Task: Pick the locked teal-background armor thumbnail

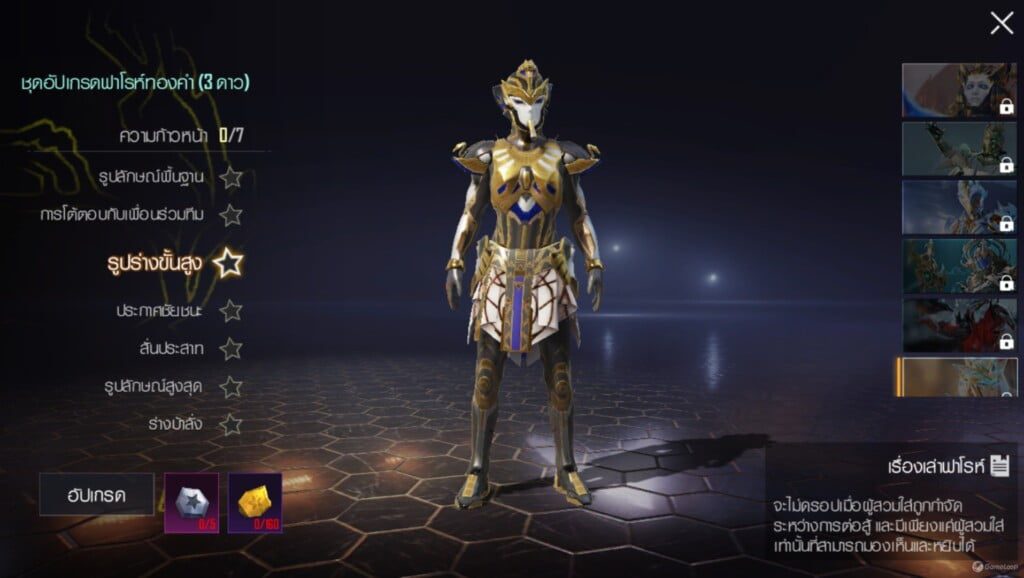Action: tap(958, 265)
